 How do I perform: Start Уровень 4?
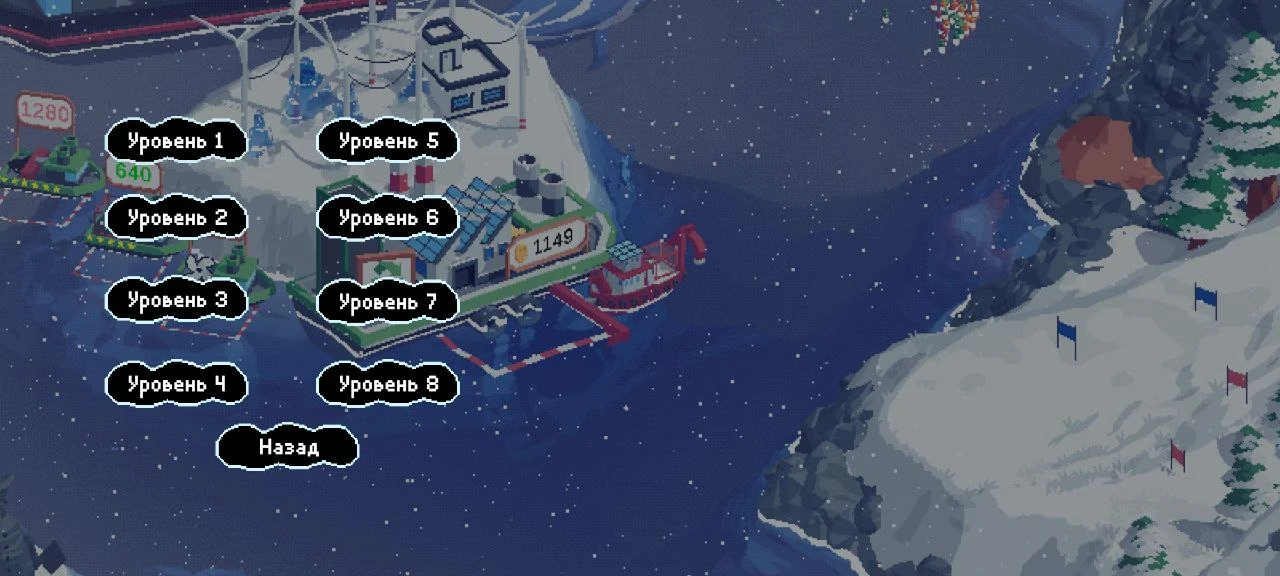click(176, 384)
